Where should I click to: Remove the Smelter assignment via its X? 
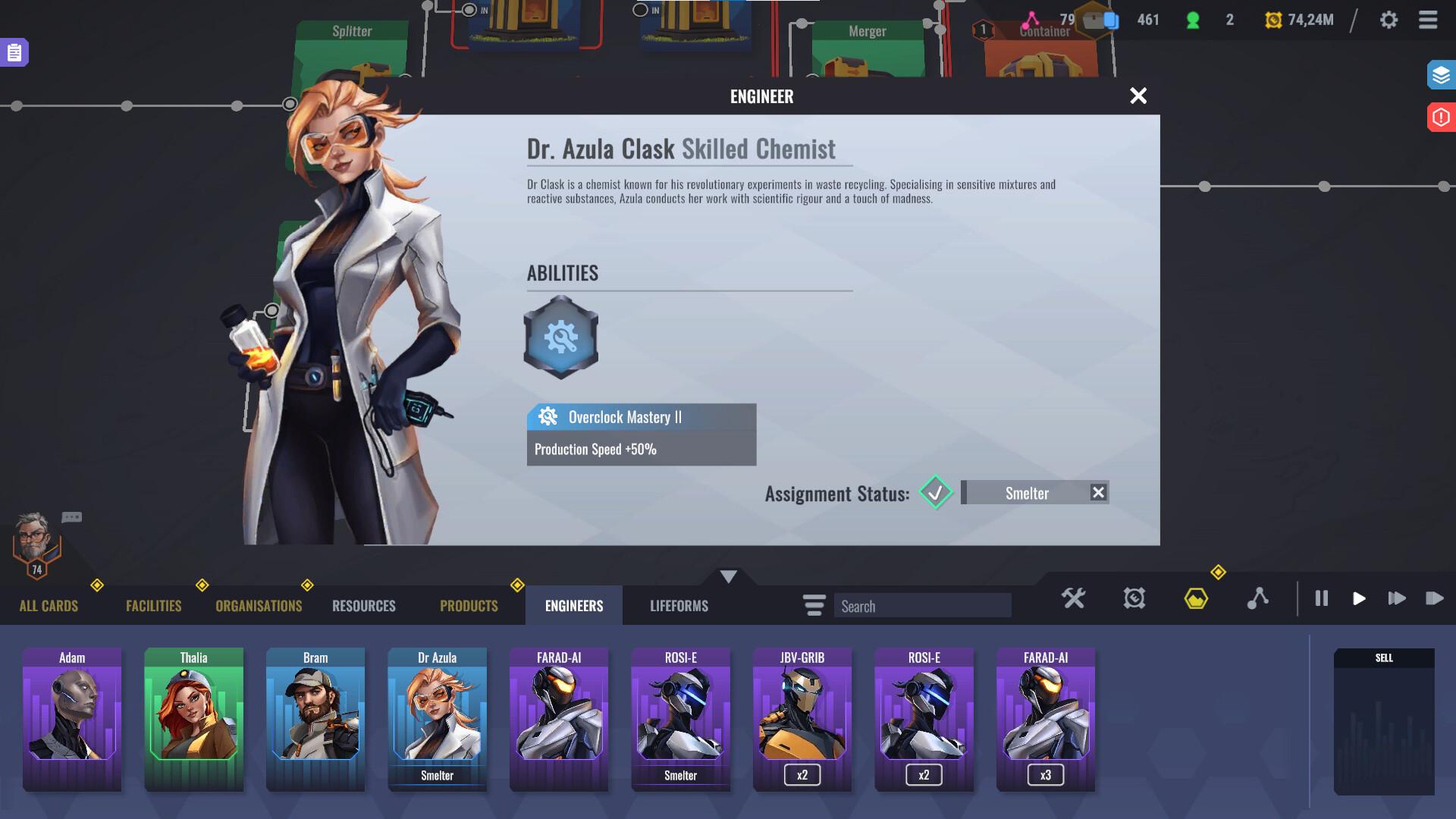click(x=1099, y=492)
